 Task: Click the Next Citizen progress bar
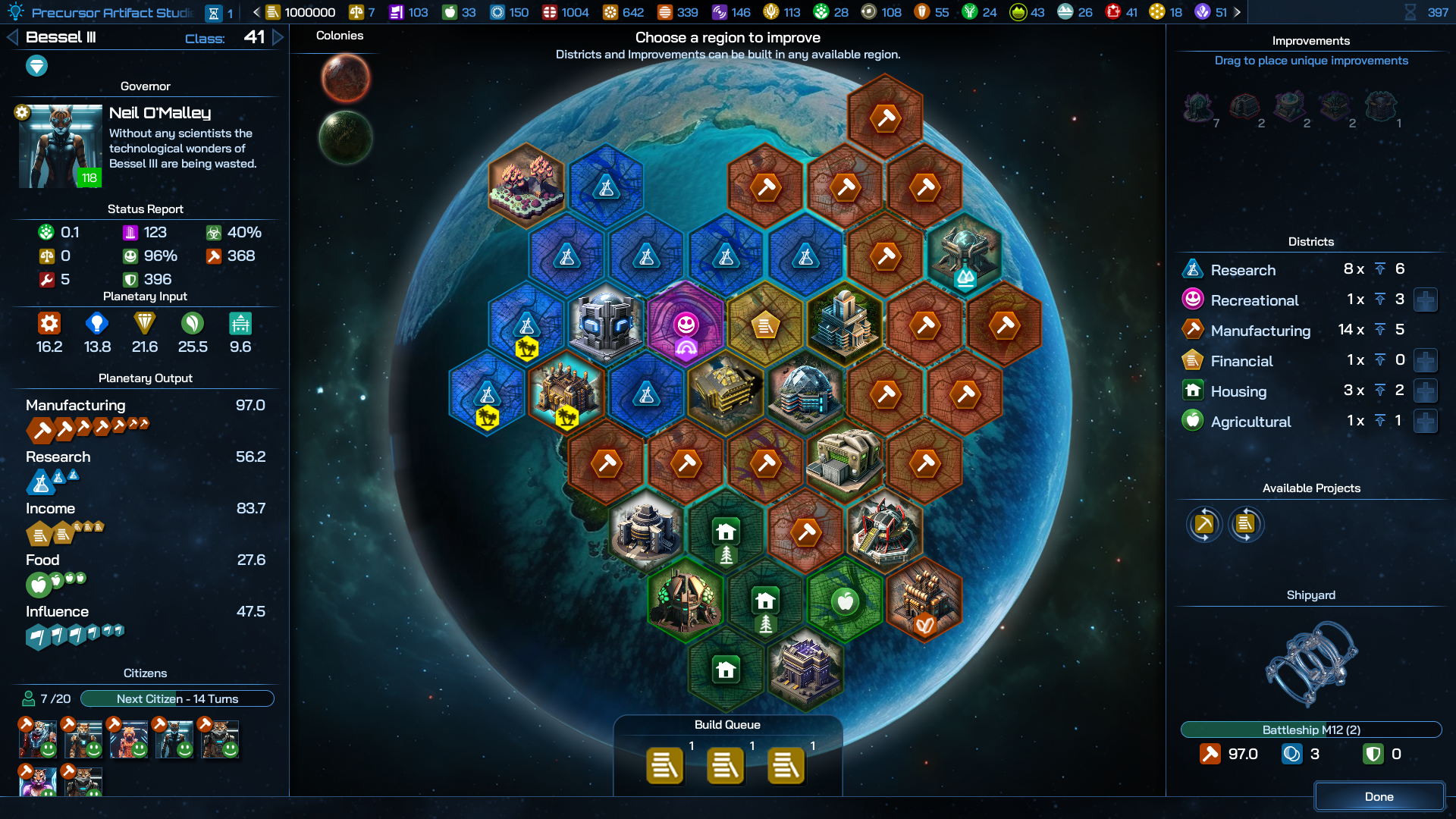pyautogui.click(x=177, y=698)
